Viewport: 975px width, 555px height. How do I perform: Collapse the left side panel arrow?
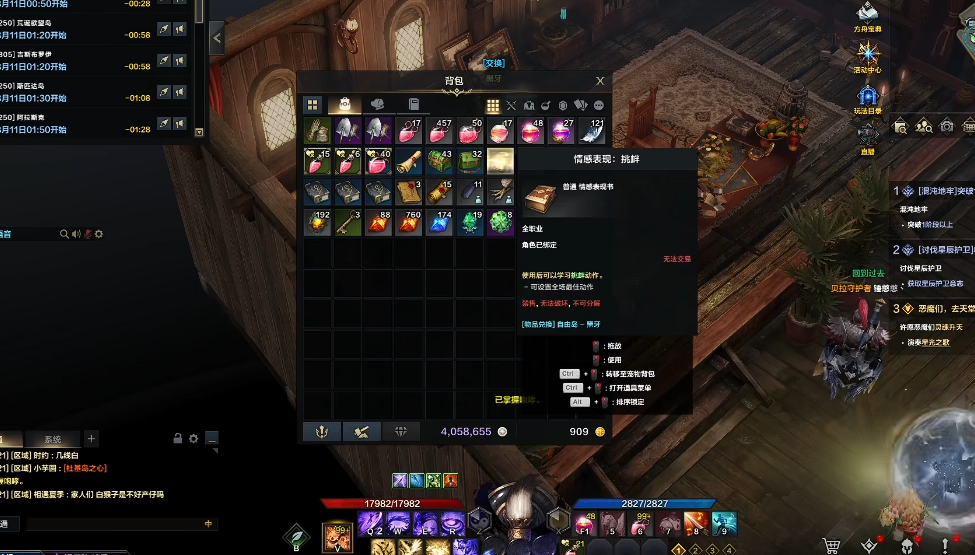tap(217, 38)
